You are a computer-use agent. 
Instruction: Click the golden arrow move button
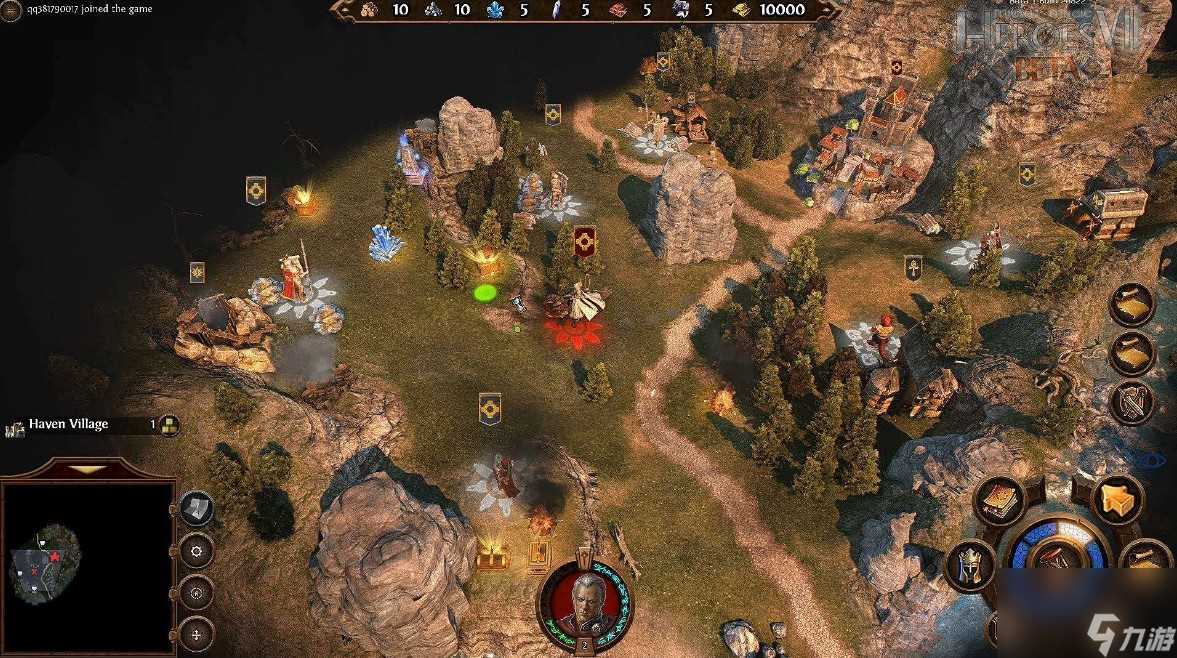(1117, 497)
